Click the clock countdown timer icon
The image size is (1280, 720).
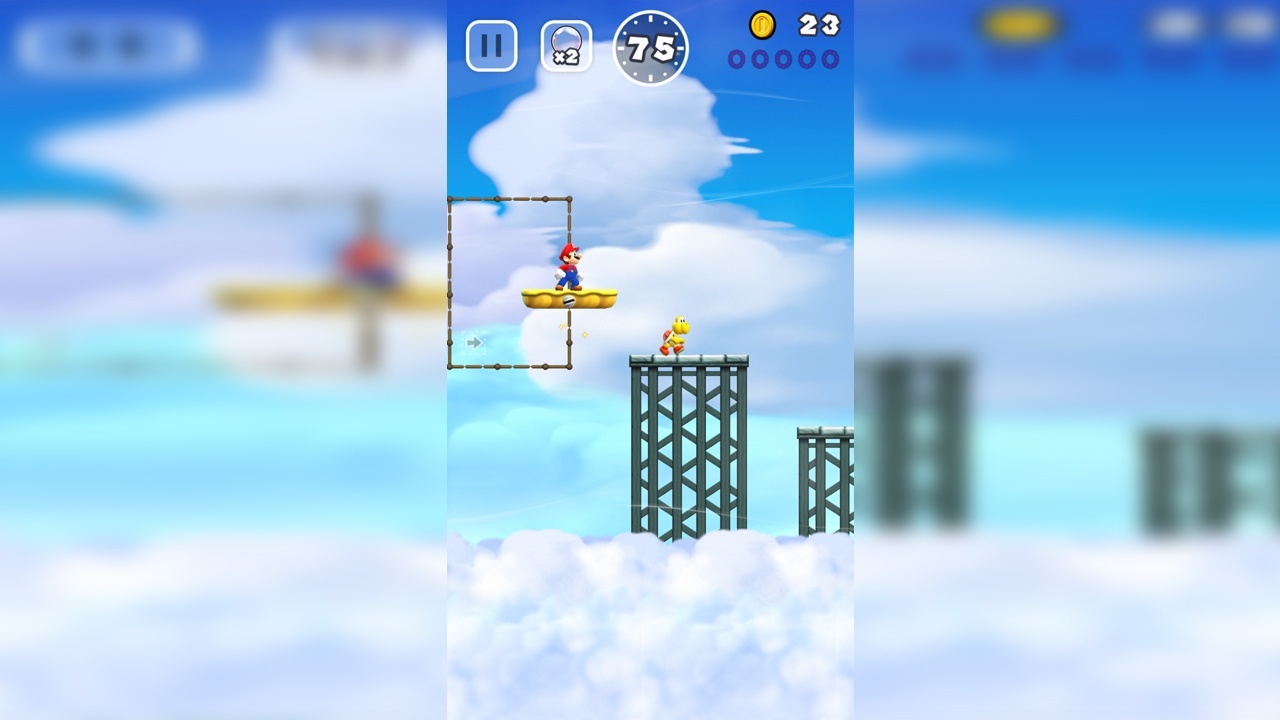pyautogui.click(x=650, y=48)
